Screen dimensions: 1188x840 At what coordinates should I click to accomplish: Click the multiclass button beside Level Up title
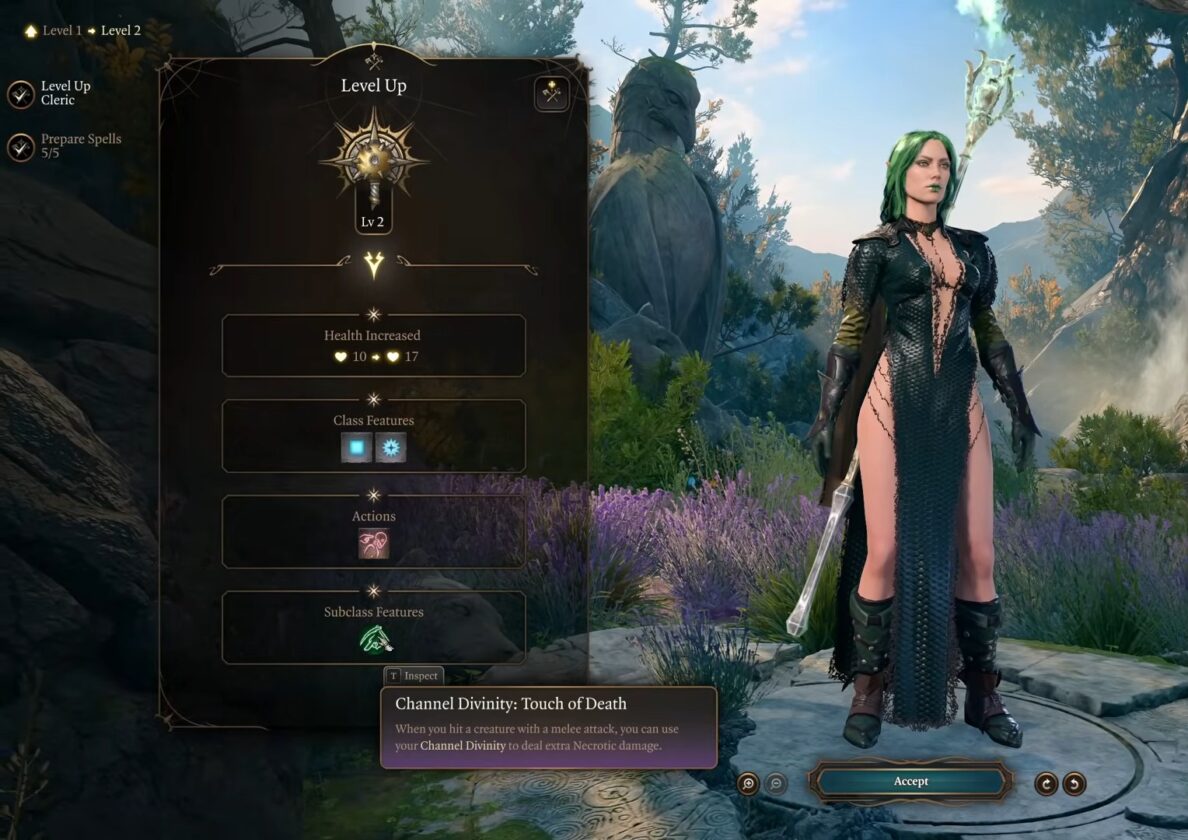click(x=551, y=94)
